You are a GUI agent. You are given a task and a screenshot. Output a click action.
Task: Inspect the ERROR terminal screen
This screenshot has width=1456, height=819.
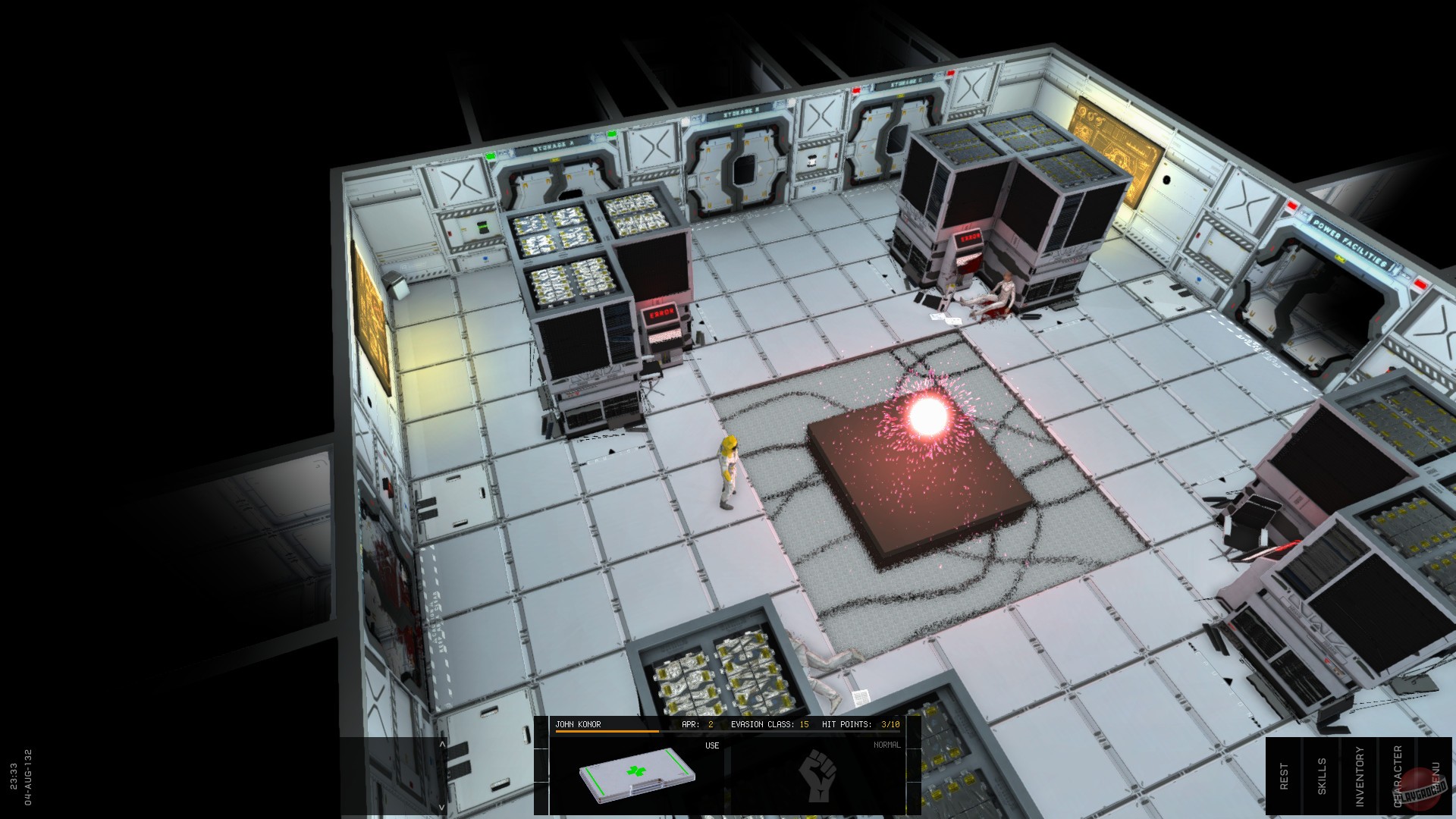tap(661, 312)
